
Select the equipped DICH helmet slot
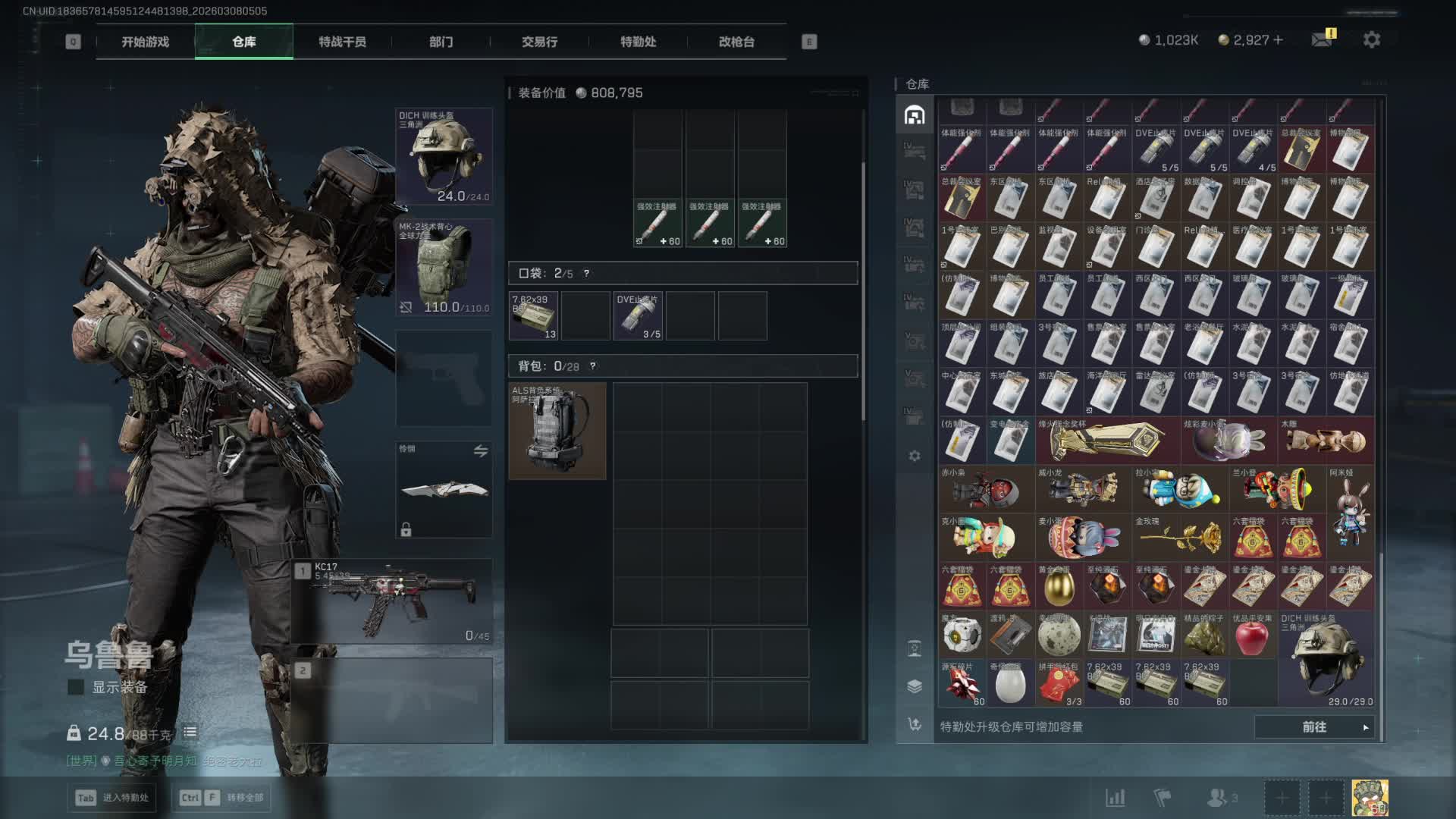point(444,156)
